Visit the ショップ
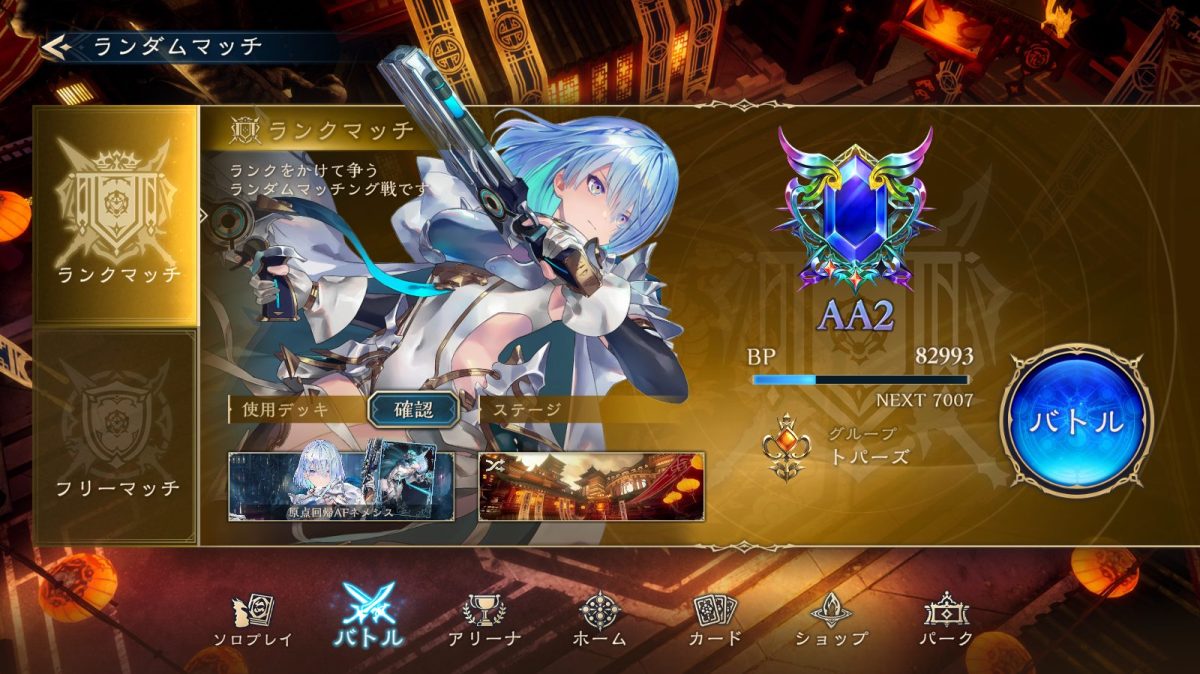The height and width of the screenshot is (674, 1200). (x=831, y=620)
